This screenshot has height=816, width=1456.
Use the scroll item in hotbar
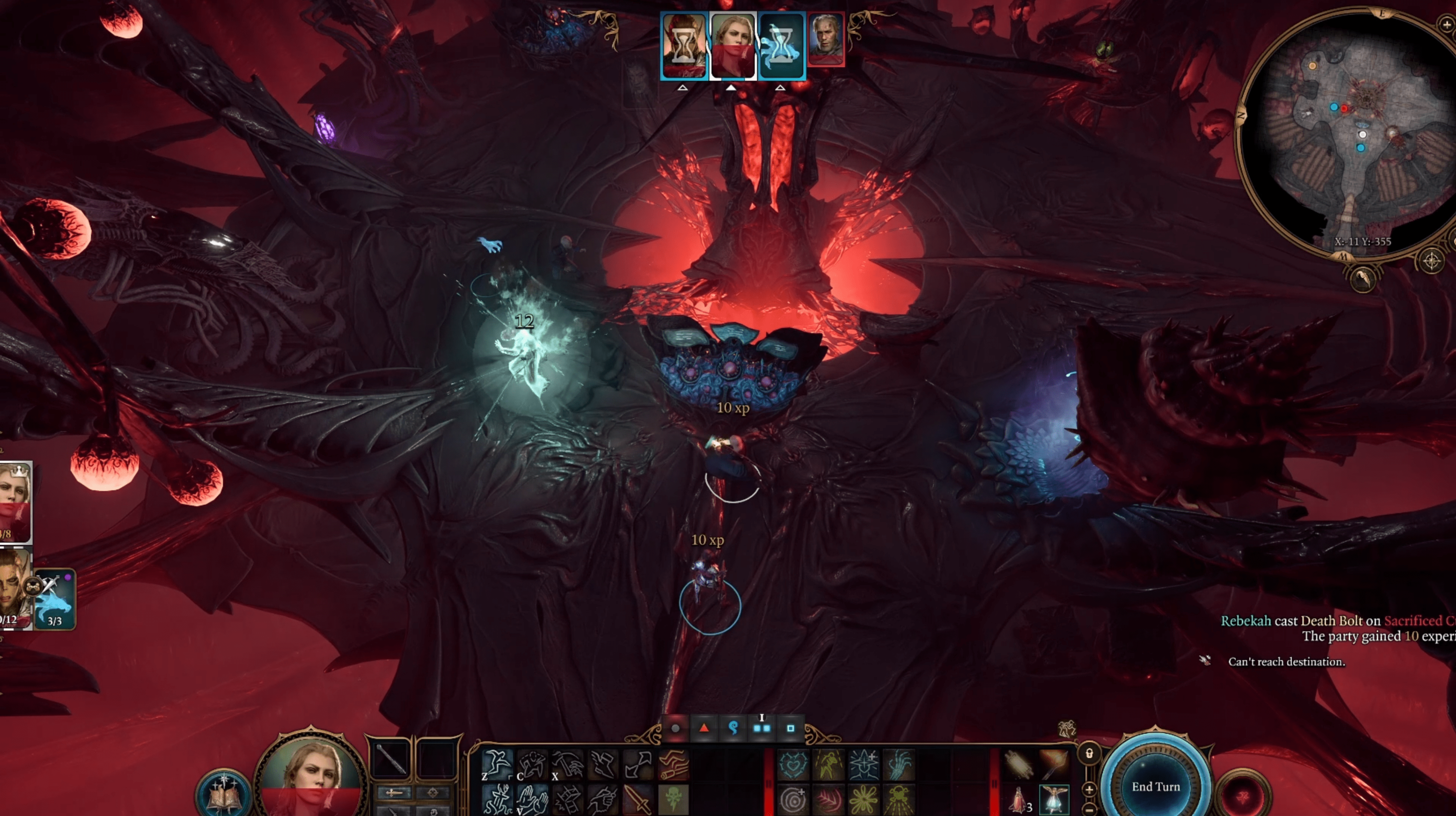tap(1019, 764)
